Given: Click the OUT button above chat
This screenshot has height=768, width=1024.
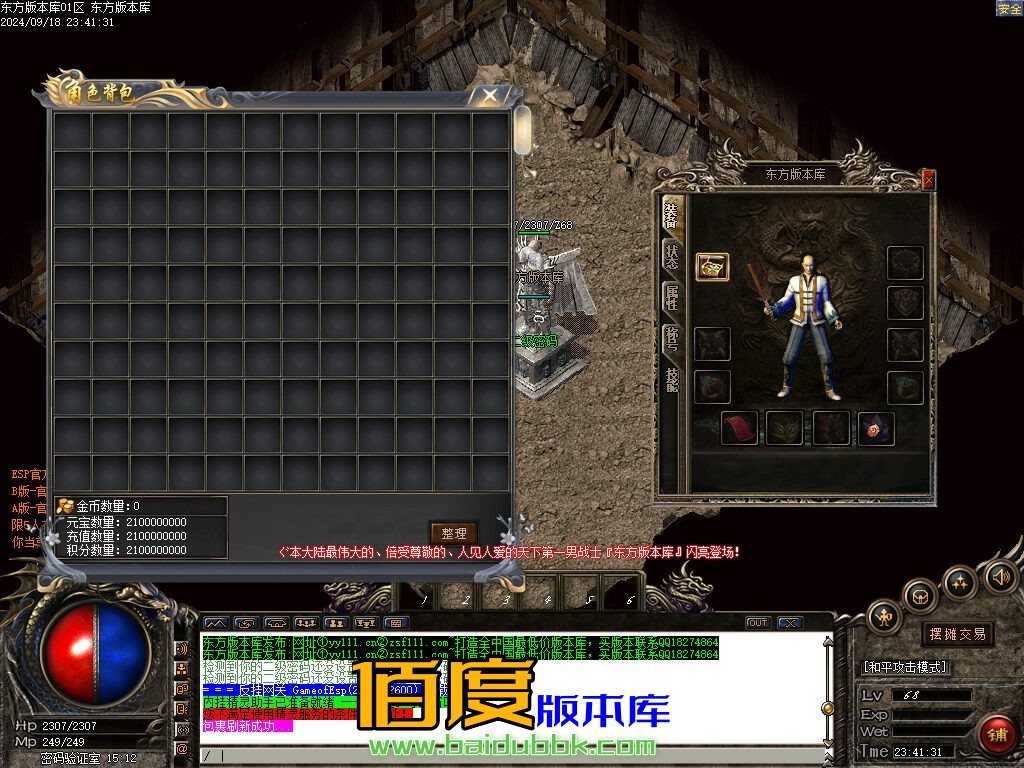Looking at the screenshot, I should click(x=757, y=623).
